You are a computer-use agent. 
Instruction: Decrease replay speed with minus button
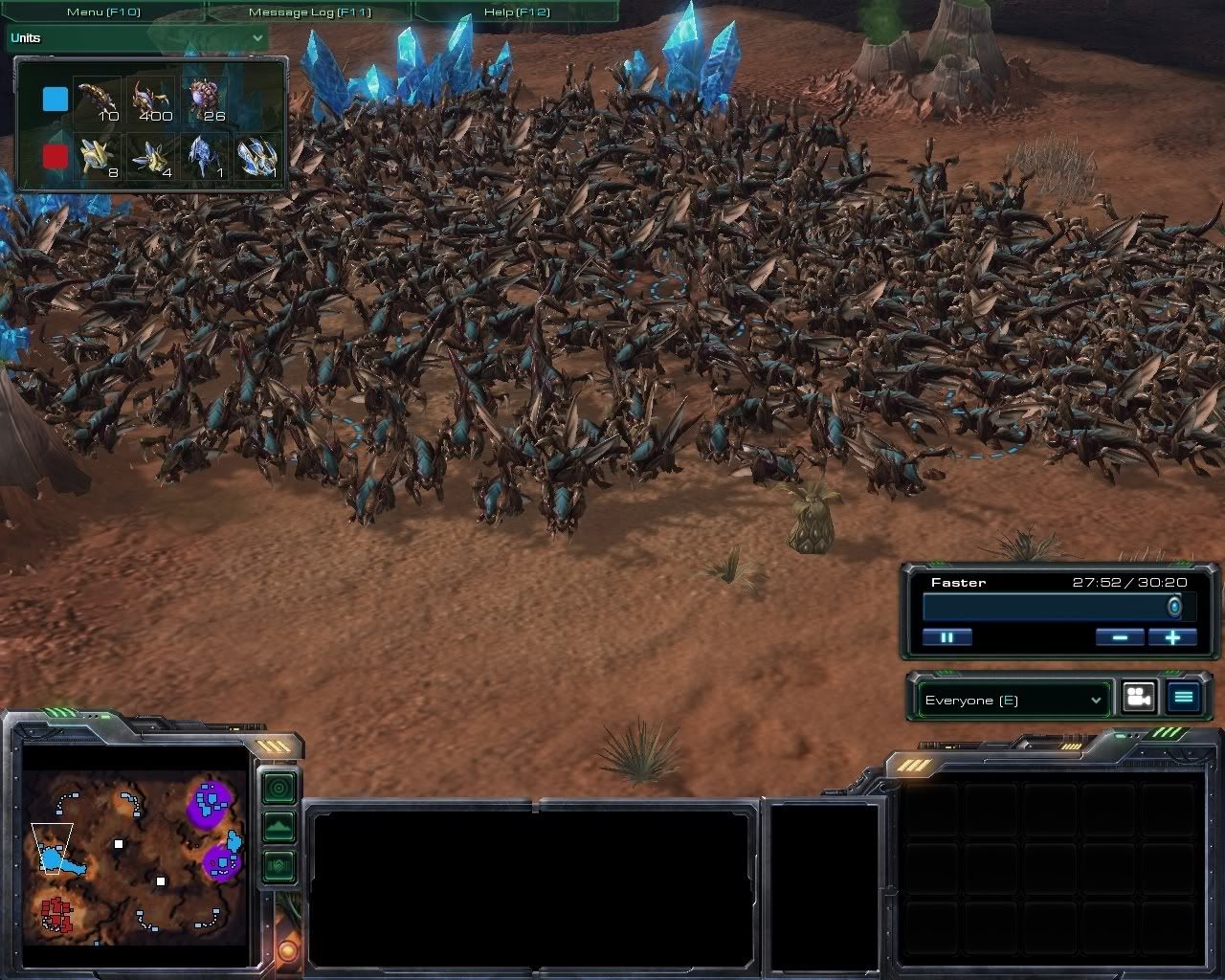(1120, 637)
